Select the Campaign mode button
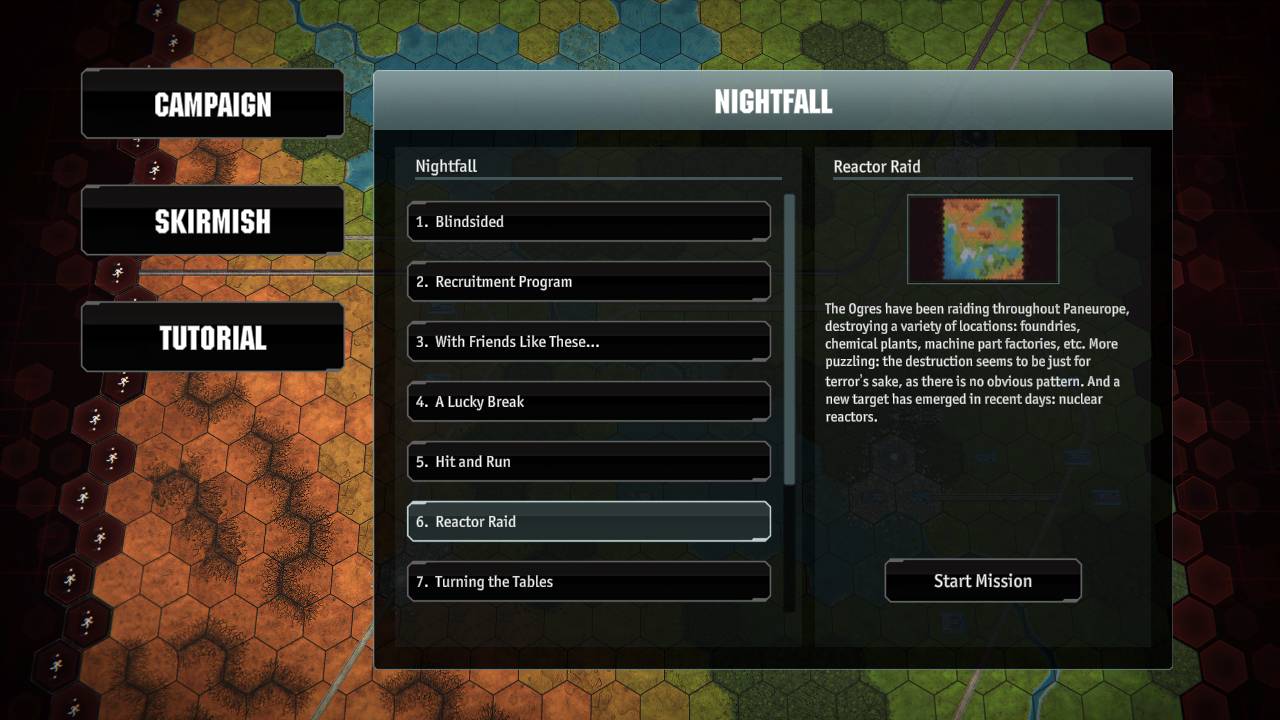The width and height of the screenshot is (1280, 720). pyautogui.click(x=212, y=104)
